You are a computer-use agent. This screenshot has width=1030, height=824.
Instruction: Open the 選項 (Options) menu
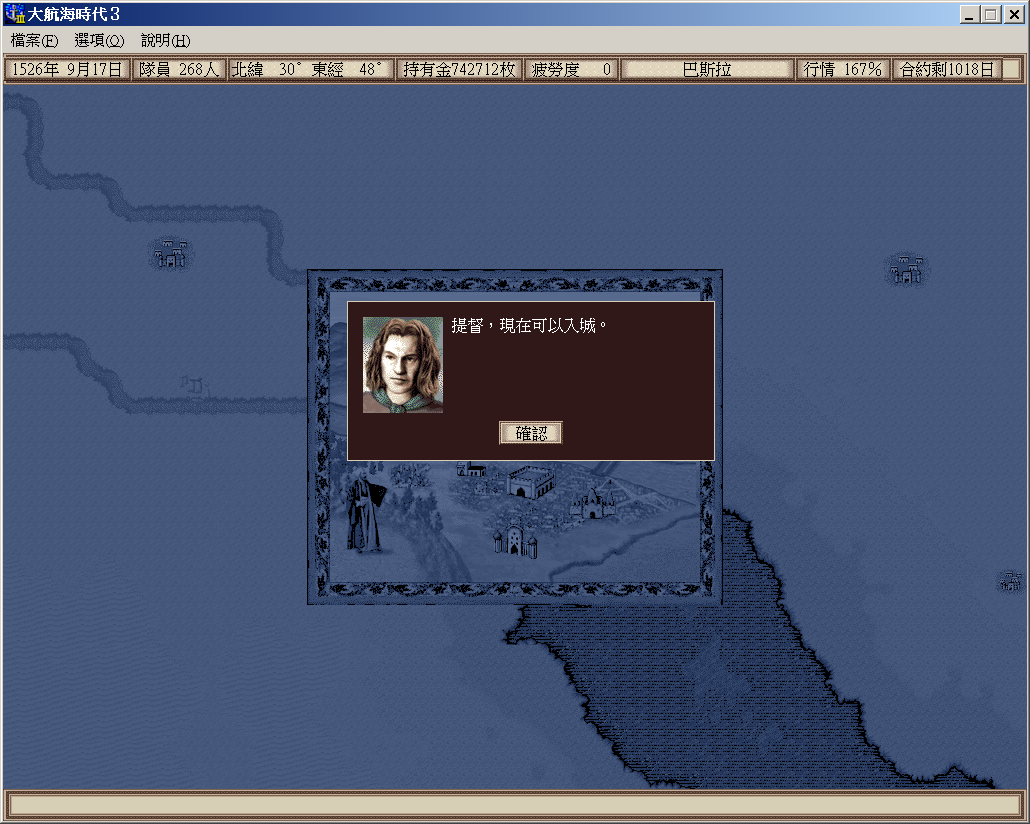[x=99, y=41]
